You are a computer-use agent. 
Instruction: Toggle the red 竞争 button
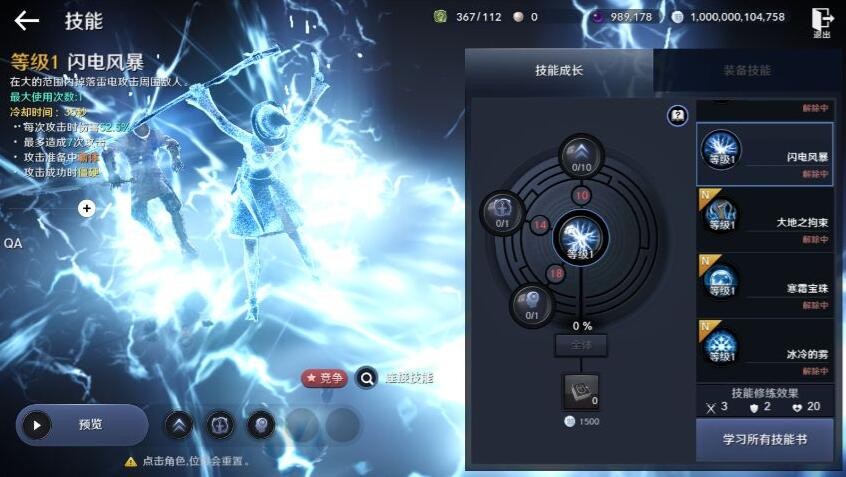[324, 378]
